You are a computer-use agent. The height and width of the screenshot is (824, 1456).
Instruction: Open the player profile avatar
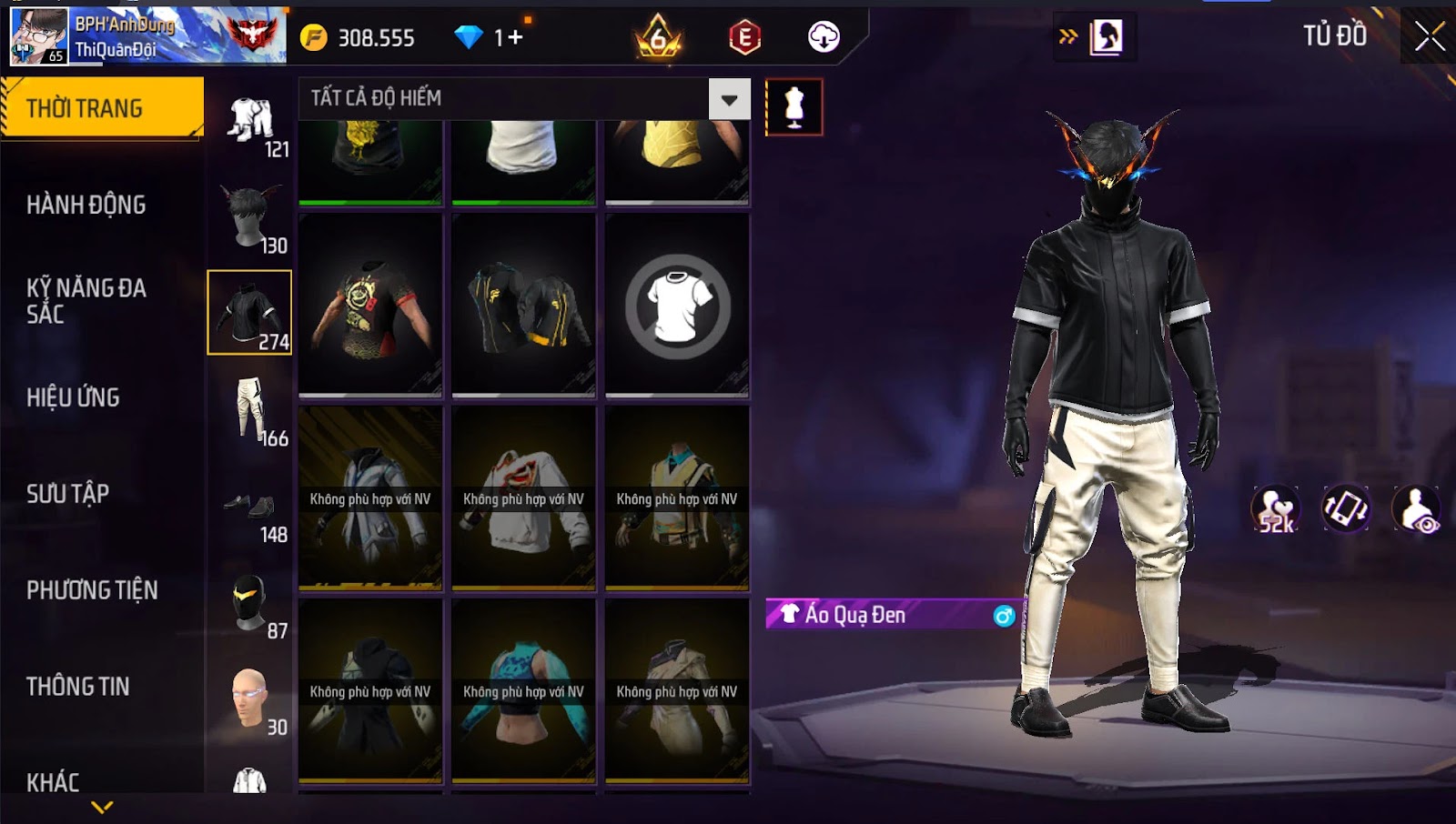tap(38, 36)
